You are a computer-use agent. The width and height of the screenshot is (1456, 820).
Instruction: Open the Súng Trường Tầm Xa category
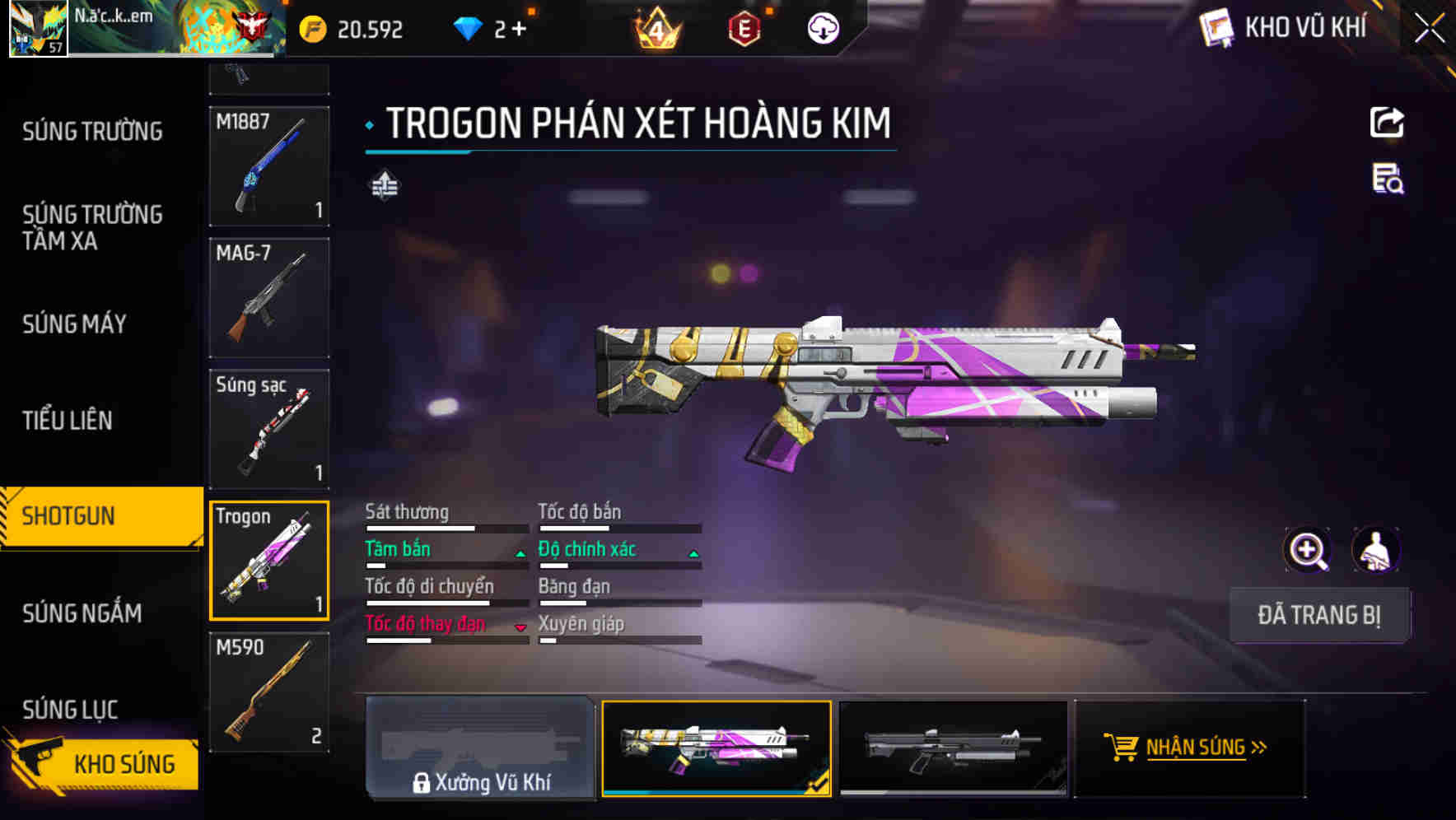tap(92, 227)
